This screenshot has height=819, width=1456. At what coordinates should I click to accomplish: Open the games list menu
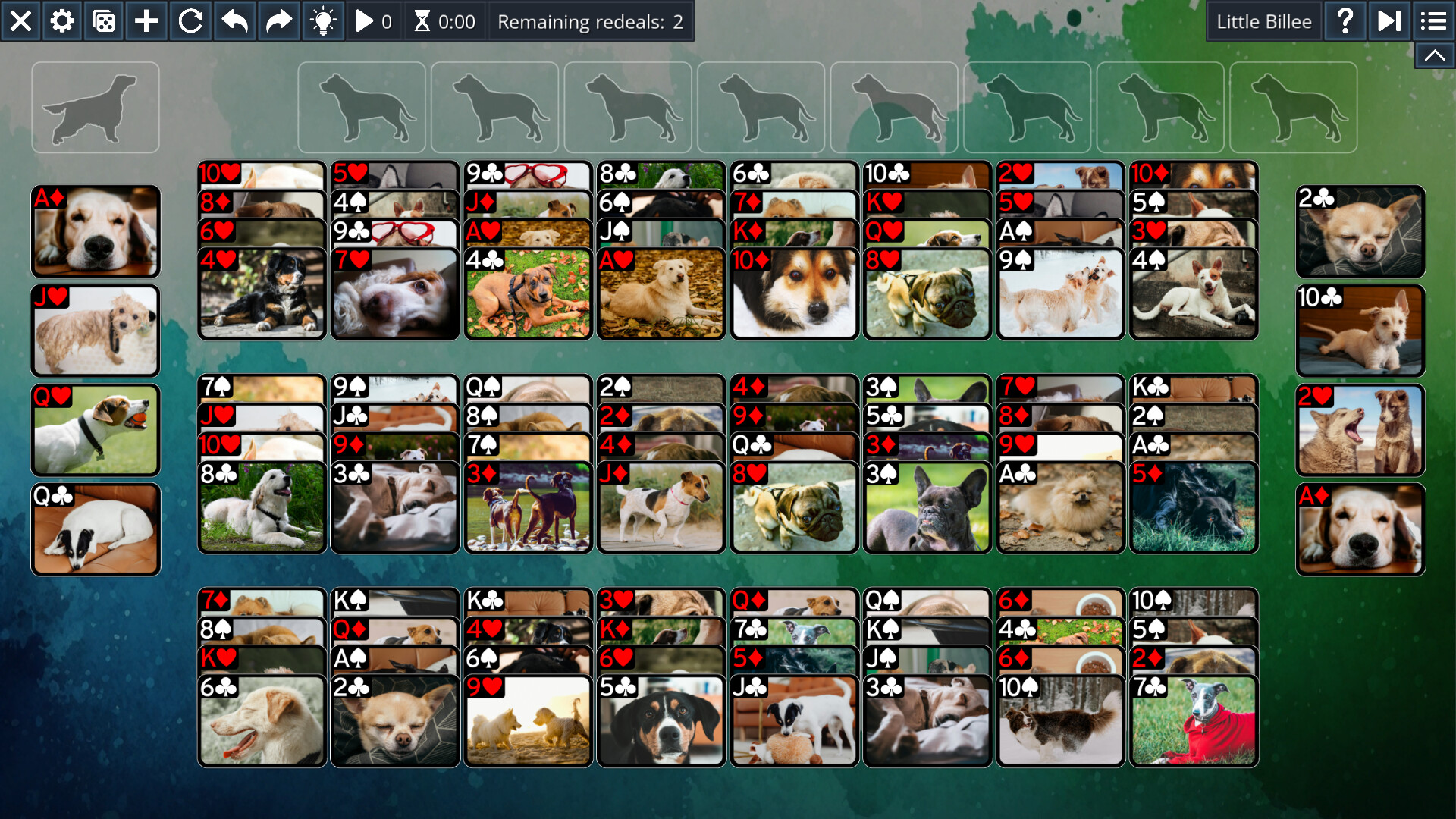(x=1432, y=21)
